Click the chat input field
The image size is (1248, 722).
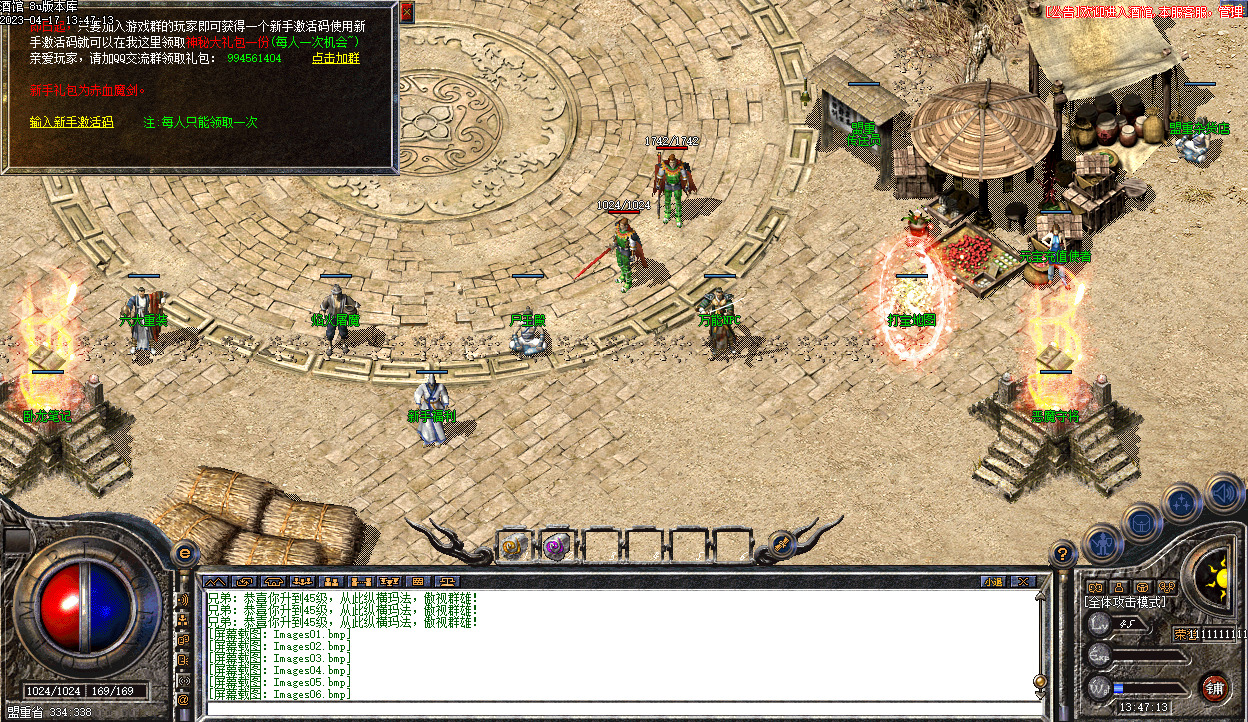(x=600, y=709)
